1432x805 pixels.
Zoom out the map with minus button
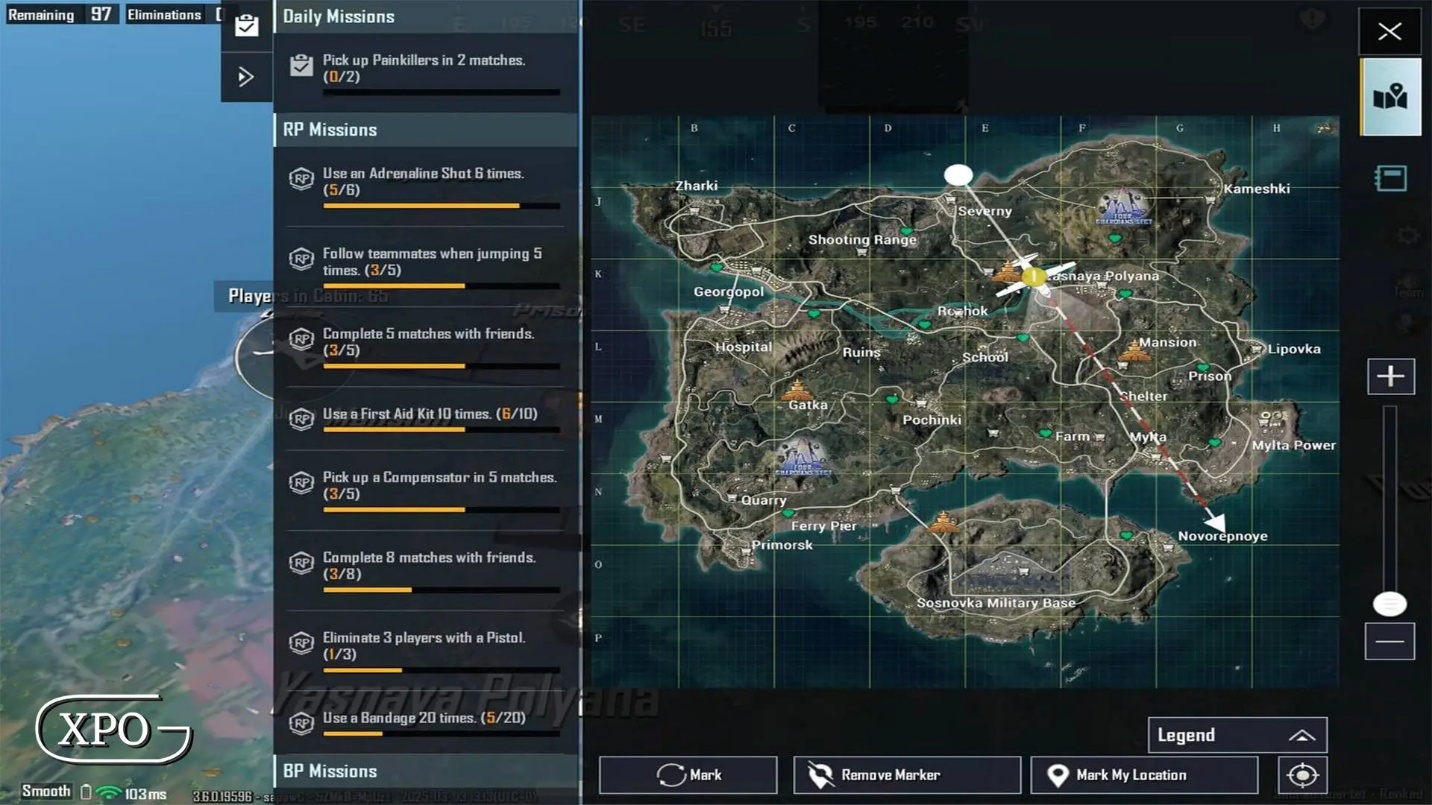1390,642
